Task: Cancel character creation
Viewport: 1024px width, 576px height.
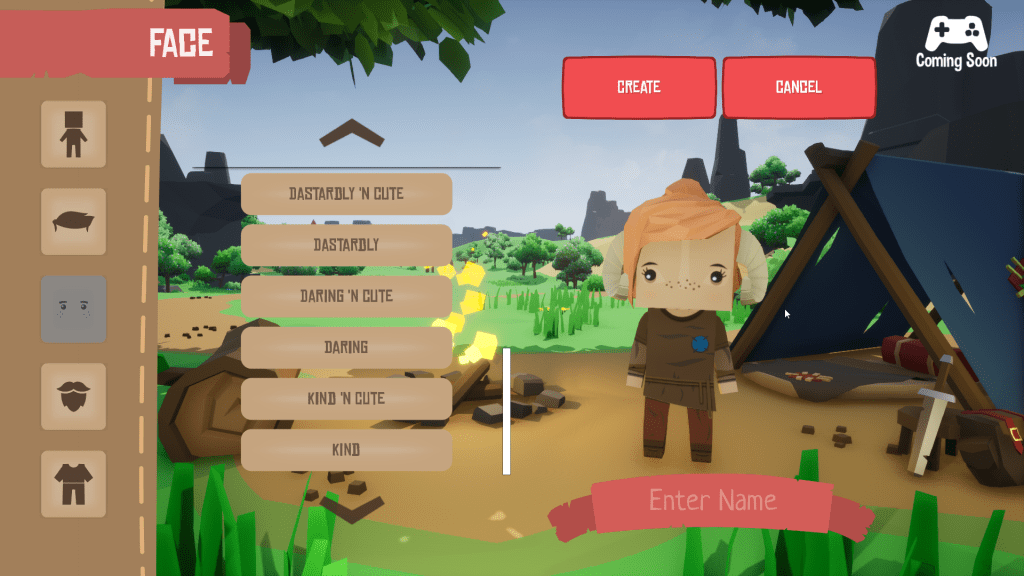Action: (798, 88)
